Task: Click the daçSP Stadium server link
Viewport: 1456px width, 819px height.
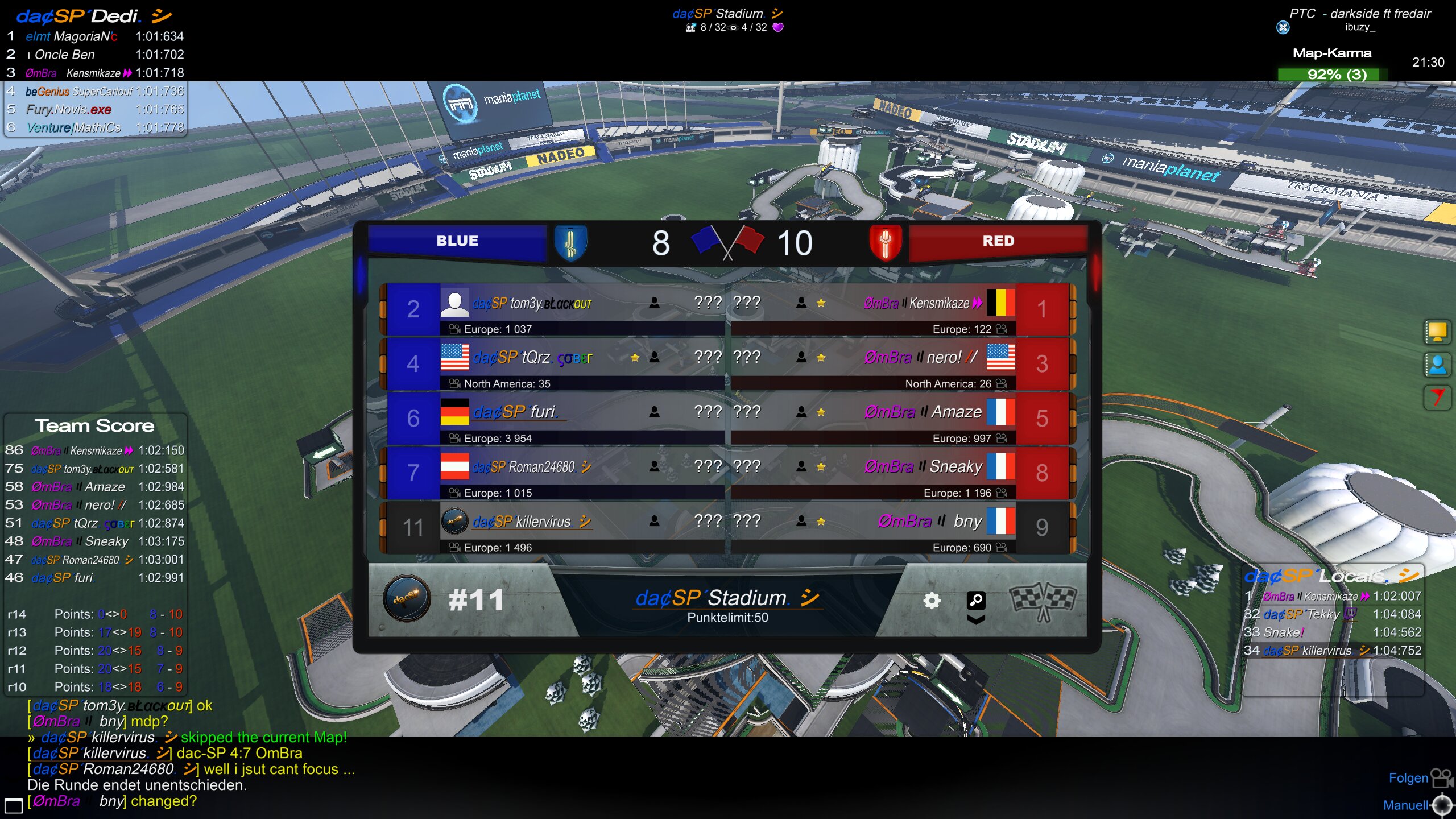Action: (x=729, y=598)
